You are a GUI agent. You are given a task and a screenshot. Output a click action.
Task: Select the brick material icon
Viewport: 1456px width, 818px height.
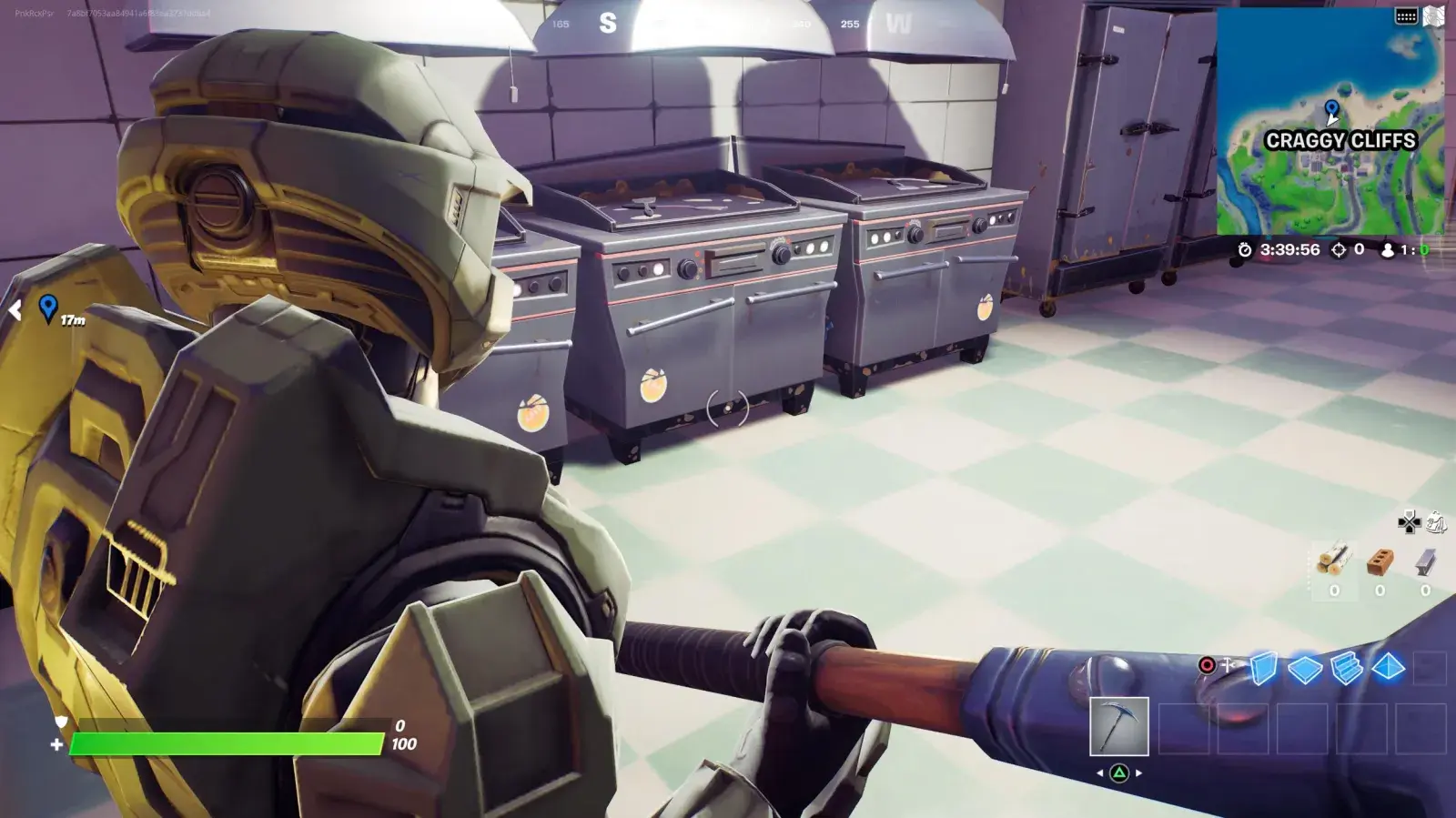(1380, 562)
